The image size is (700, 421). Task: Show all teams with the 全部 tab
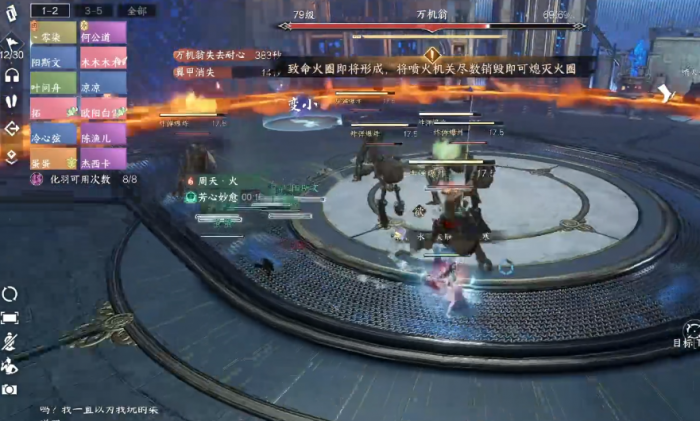137,9
